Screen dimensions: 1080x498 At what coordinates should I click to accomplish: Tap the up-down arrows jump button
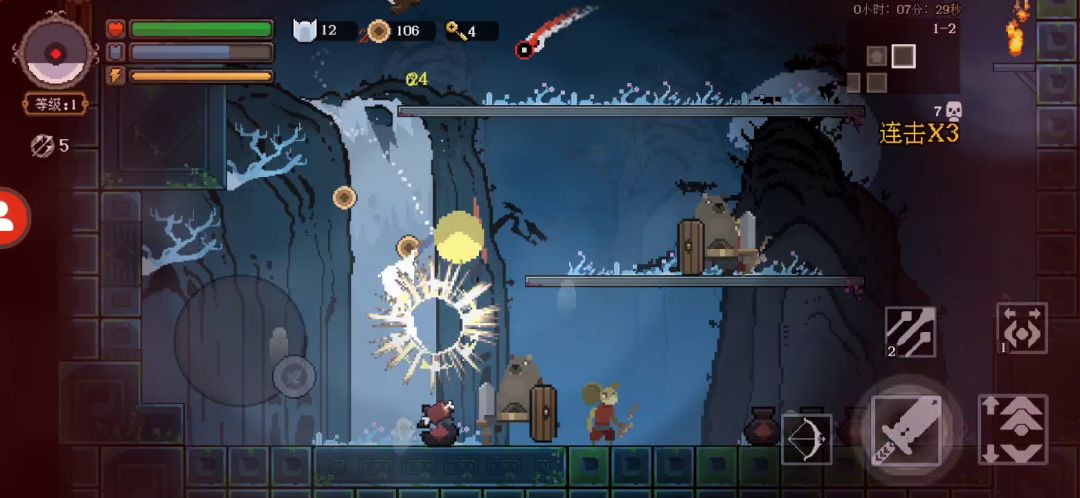1012,429
